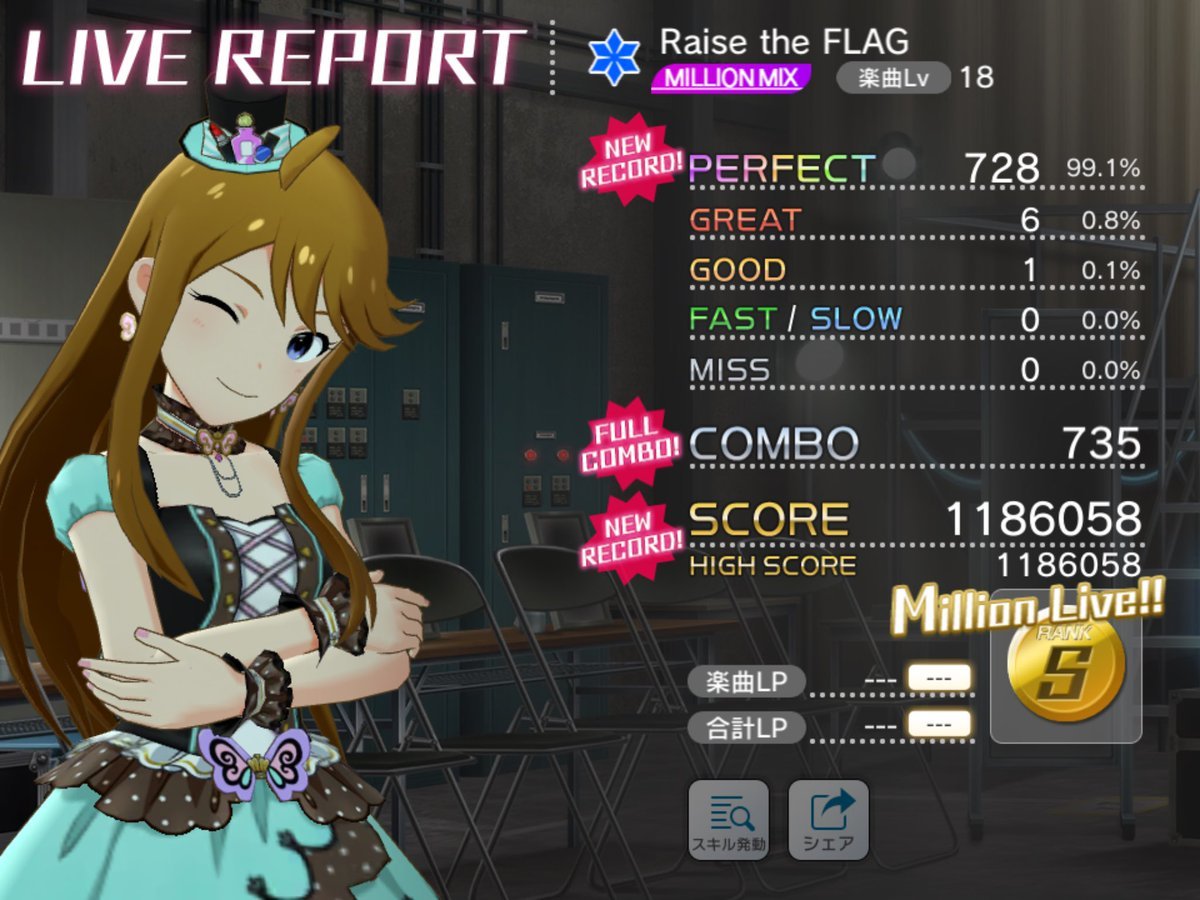Share the live report with シェア
Image resolution: width=1200 pixels, height=900 pixels.
(828, 819)
